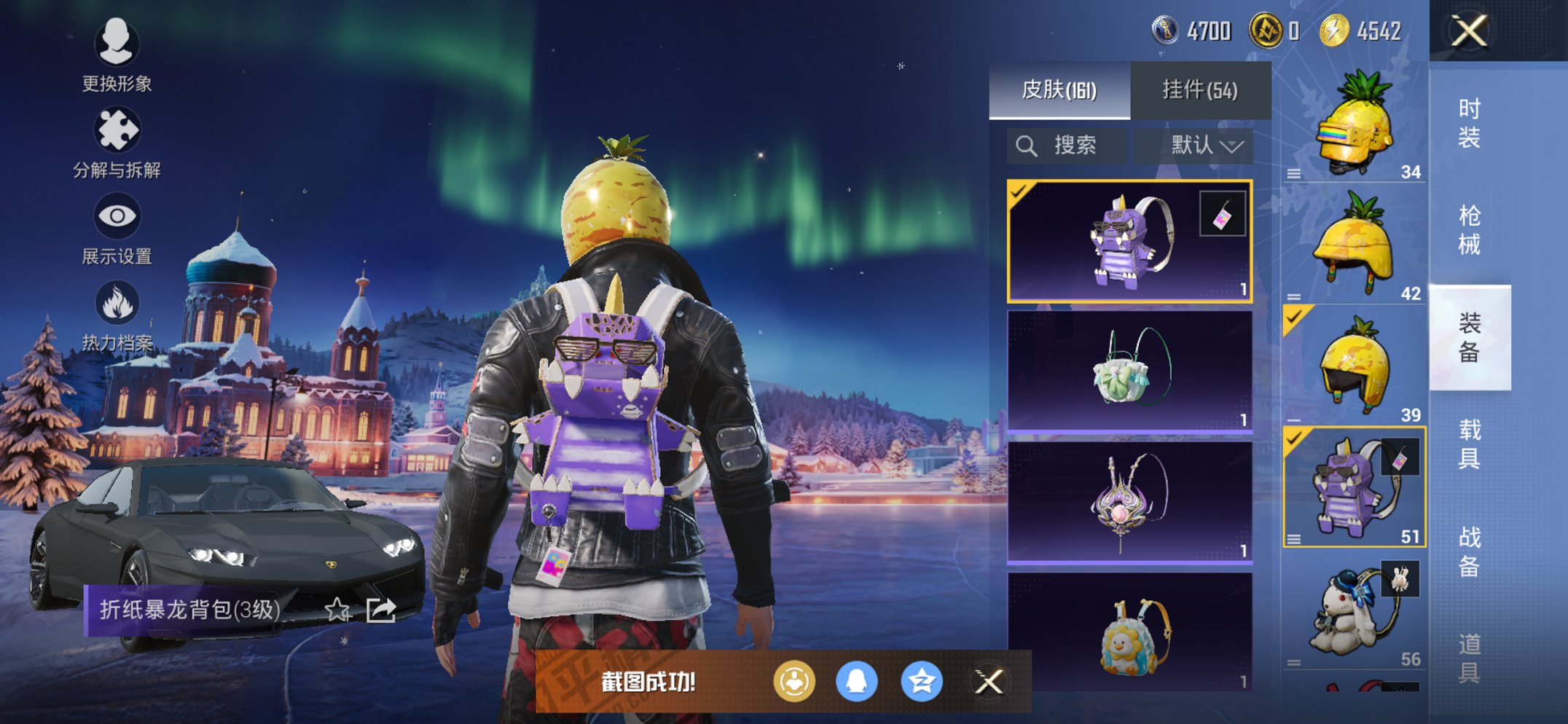Select the yellow duck backpack skin
This screenshot has width=1568, height=724.
(x=1129, y=632)
